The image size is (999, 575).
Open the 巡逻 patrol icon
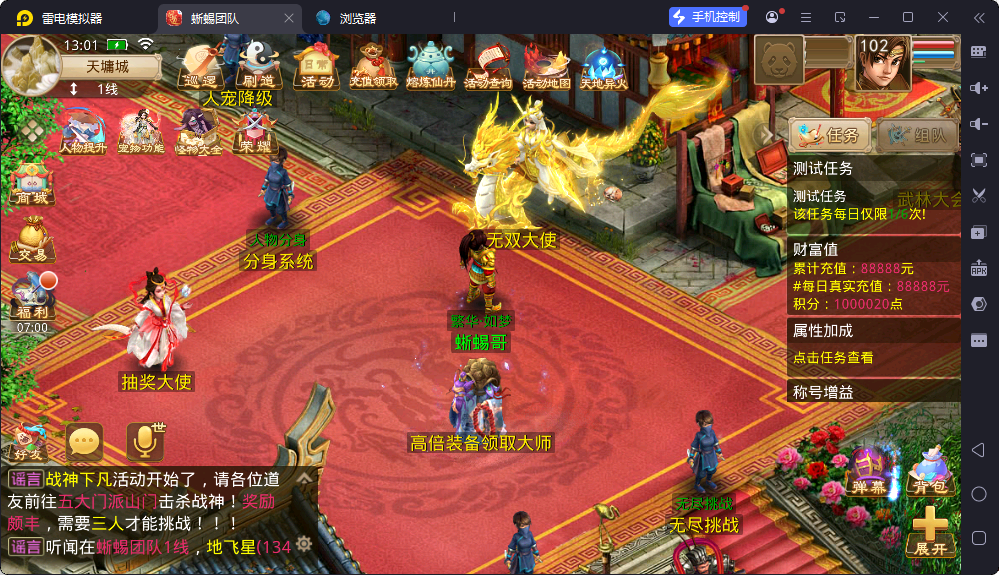coord(200,66)
